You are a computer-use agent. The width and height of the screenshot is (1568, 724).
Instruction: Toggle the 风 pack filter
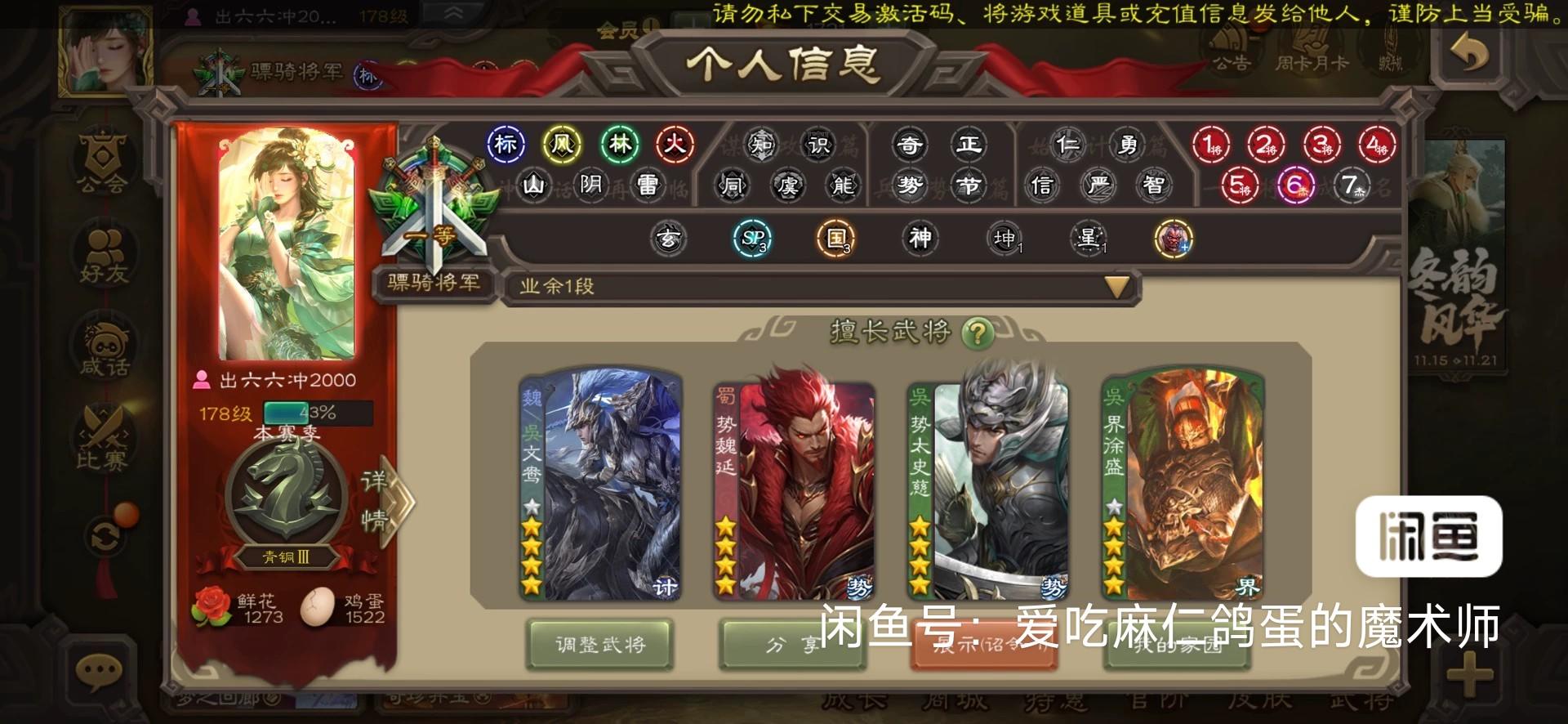[562, 144]
